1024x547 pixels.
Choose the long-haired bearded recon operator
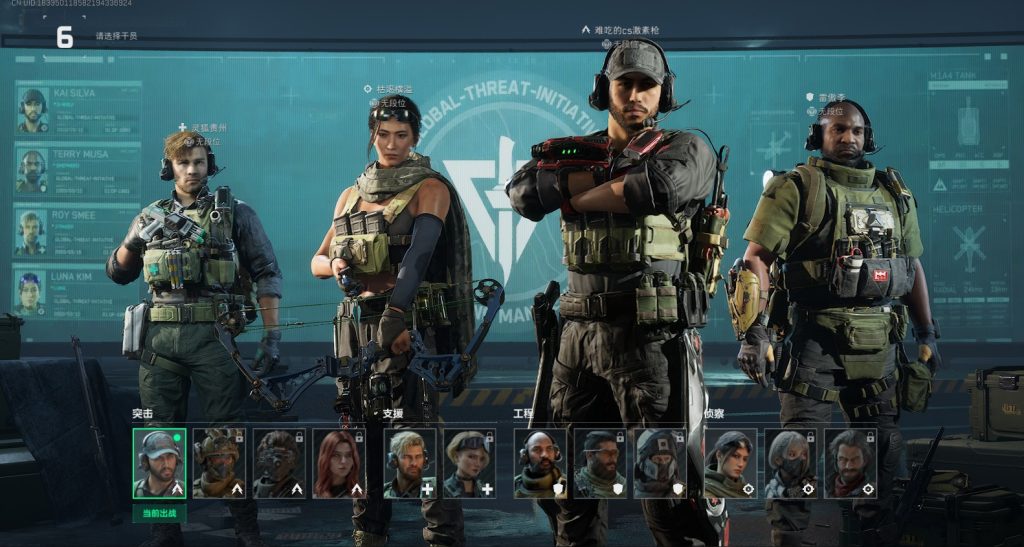pos(850,463)
